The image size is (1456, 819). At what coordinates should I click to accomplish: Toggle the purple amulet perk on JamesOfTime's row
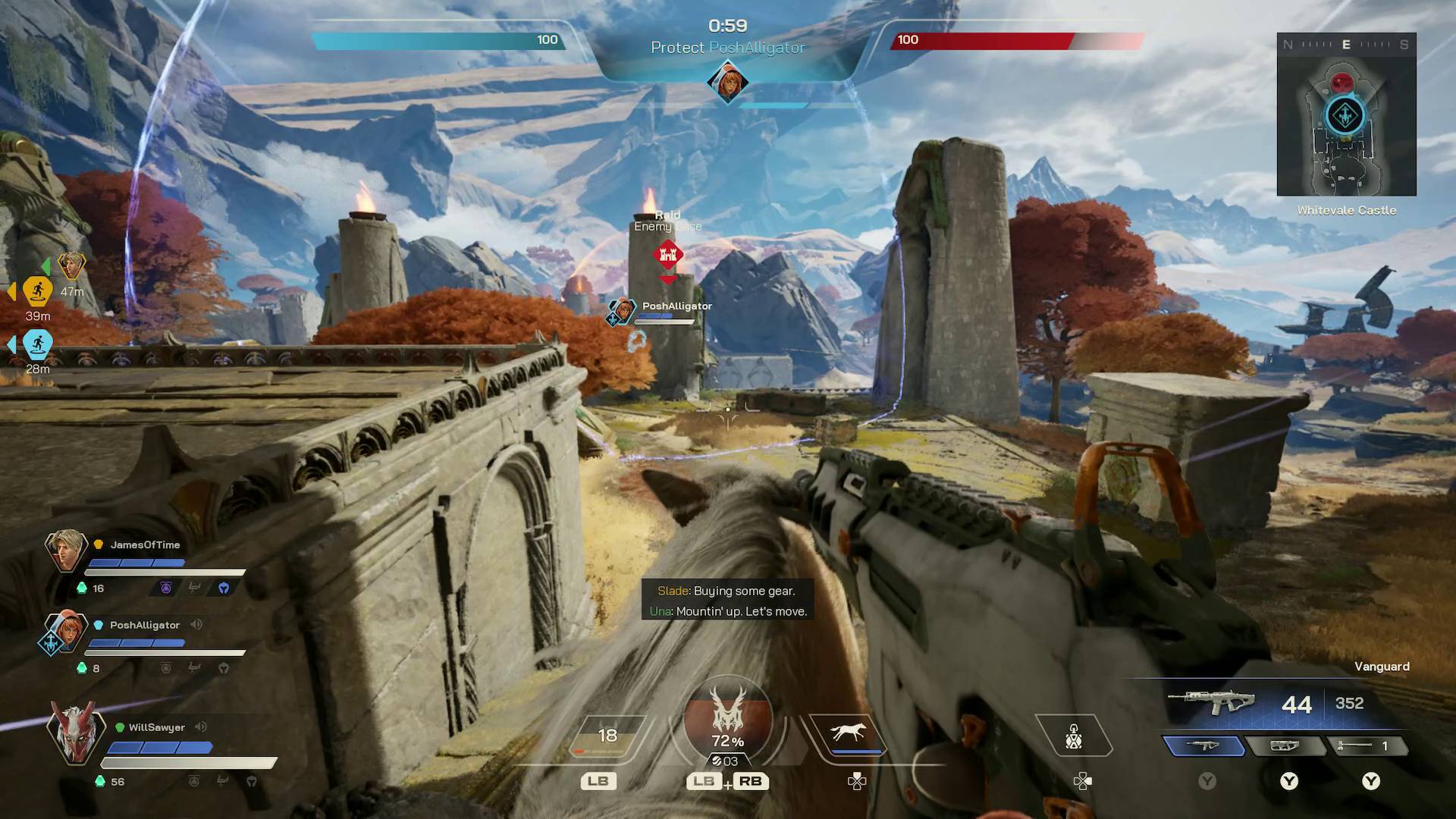165,587
